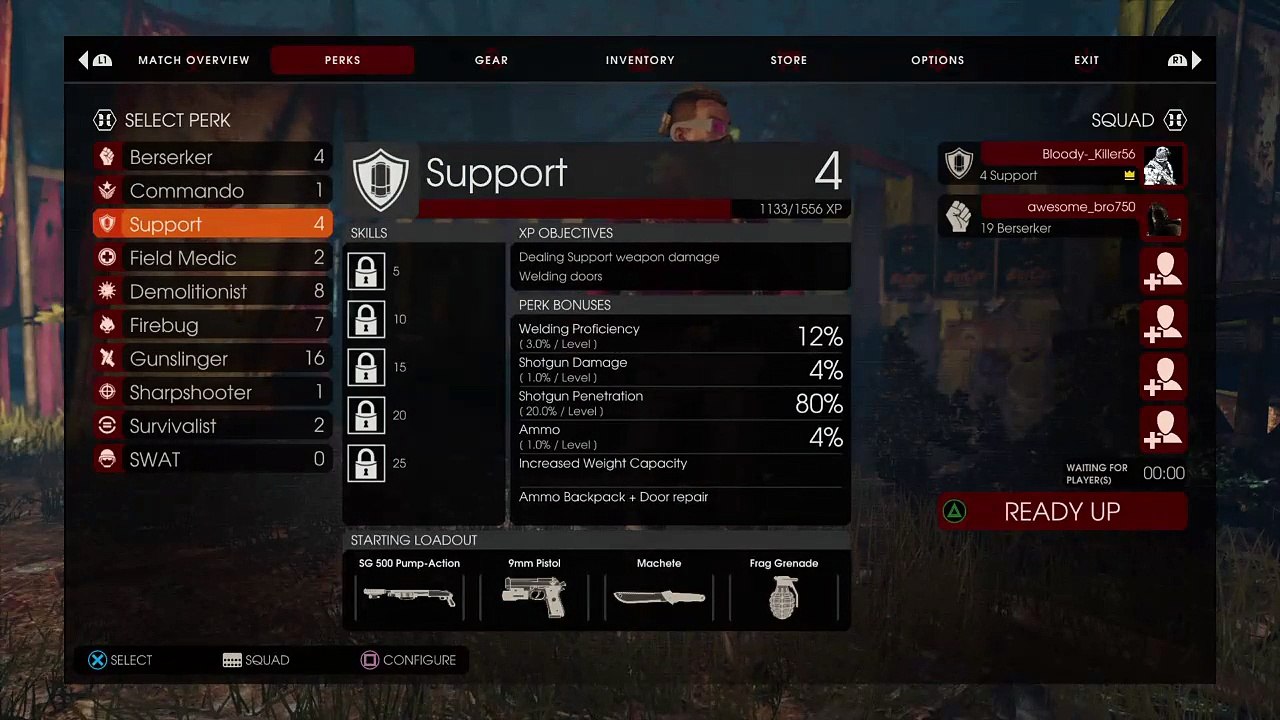This screenshot has height=720, width=1280.
Task: Choose the Berserker perk
Action: (212, 157)
